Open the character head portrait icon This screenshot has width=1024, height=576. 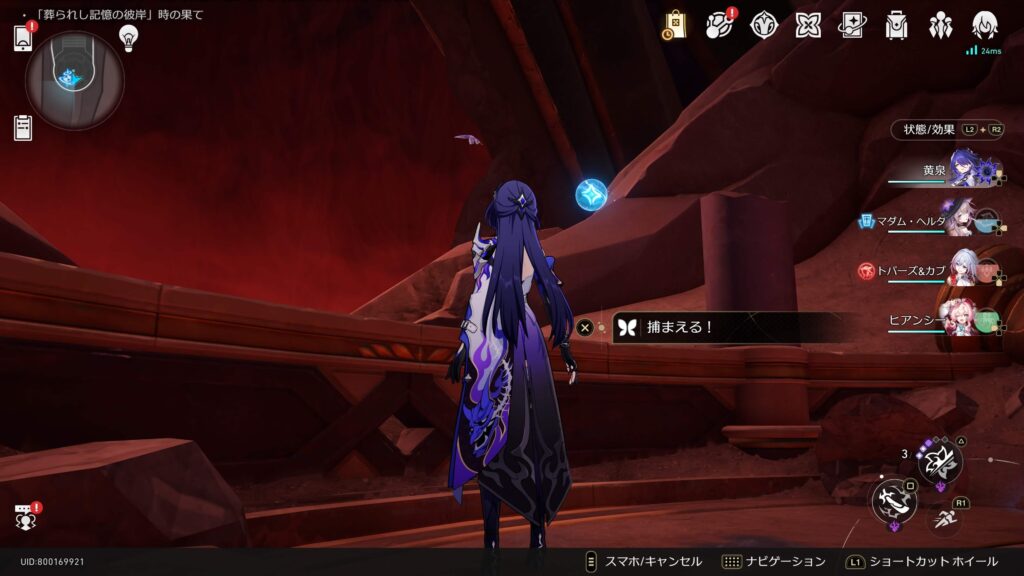point(985,25)
